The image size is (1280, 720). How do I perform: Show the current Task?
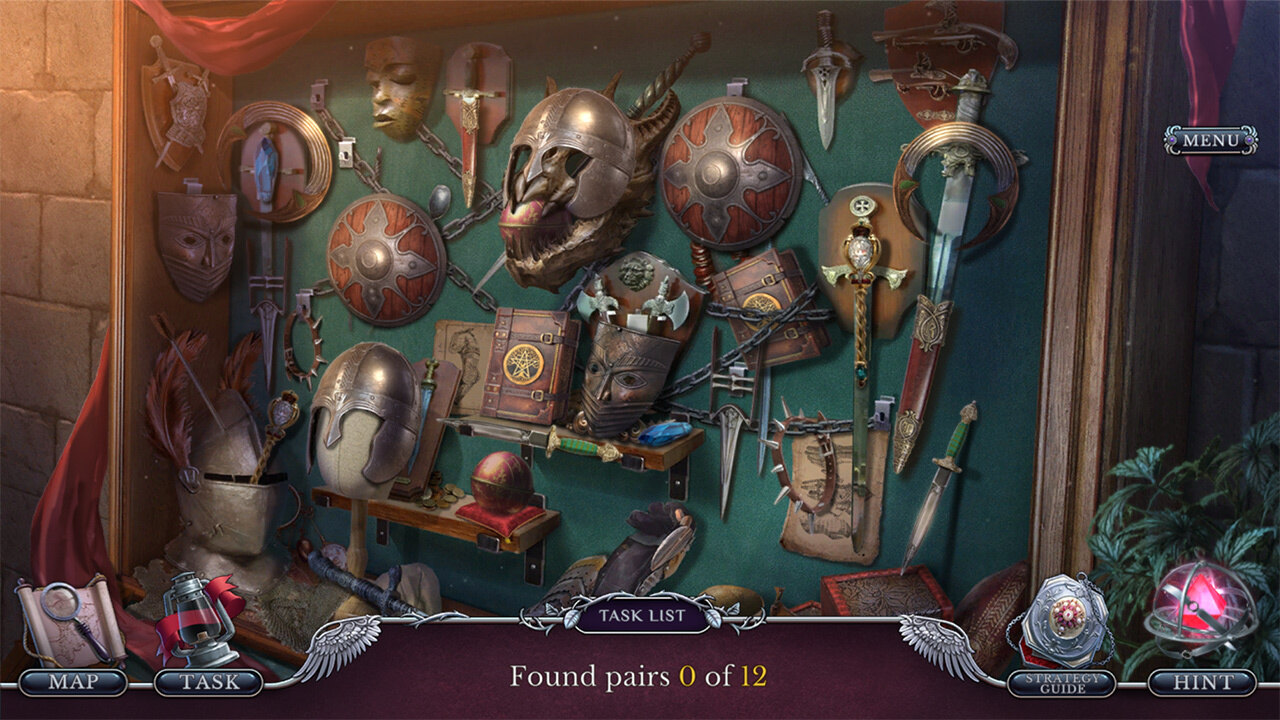point(209,682)
